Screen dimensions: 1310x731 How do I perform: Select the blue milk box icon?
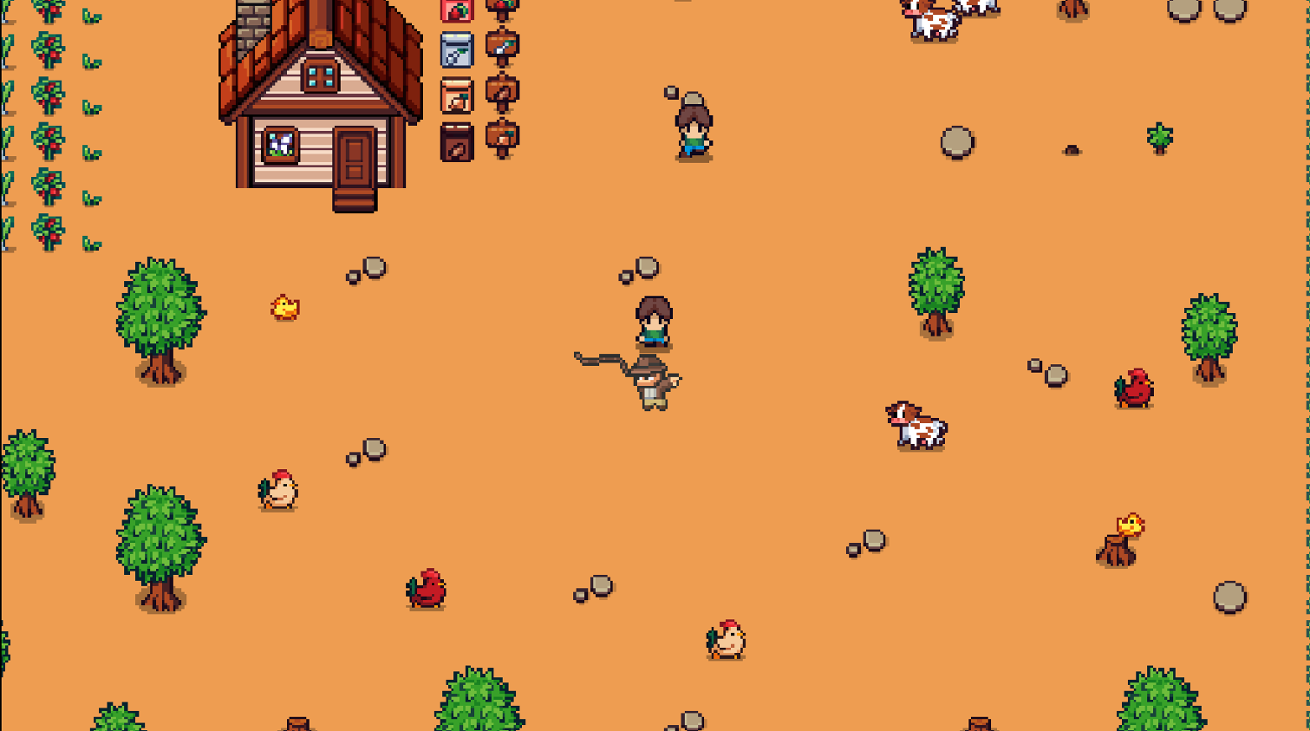[x=456, y=49]
